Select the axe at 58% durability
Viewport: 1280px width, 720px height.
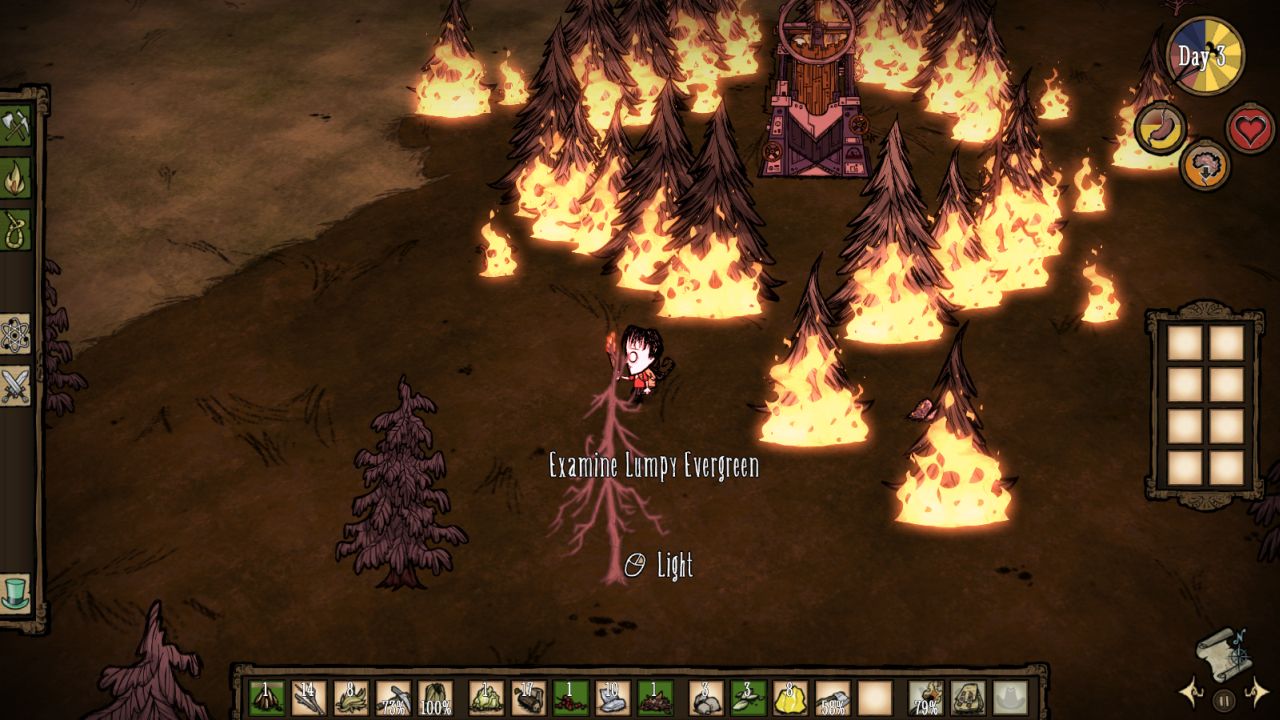[833, 697]
